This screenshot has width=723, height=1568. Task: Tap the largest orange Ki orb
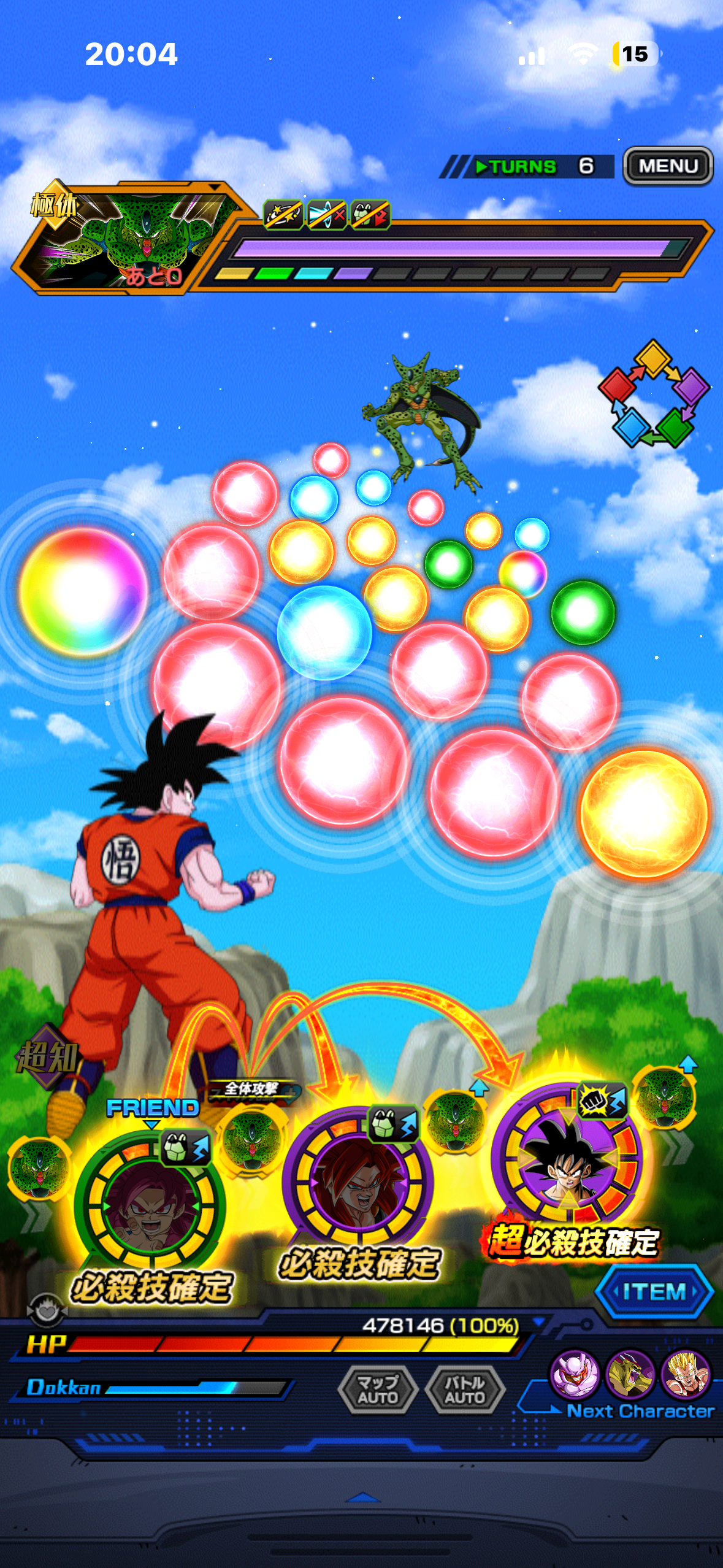pyautogui.click(x=644, y=813)
